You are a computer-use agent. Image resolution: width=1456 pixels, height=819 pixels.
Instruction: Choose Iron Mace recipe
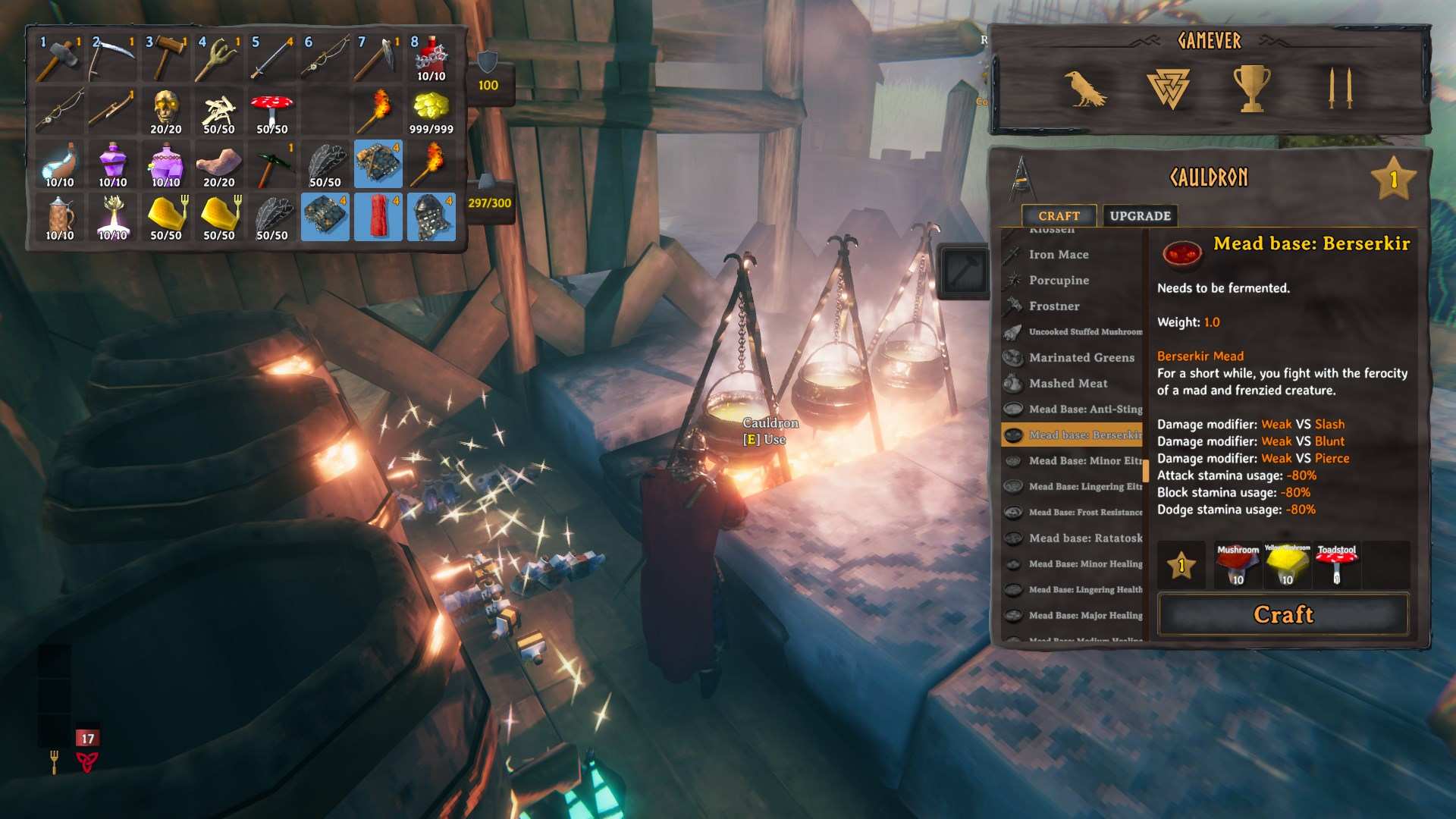coord(1059,255)
